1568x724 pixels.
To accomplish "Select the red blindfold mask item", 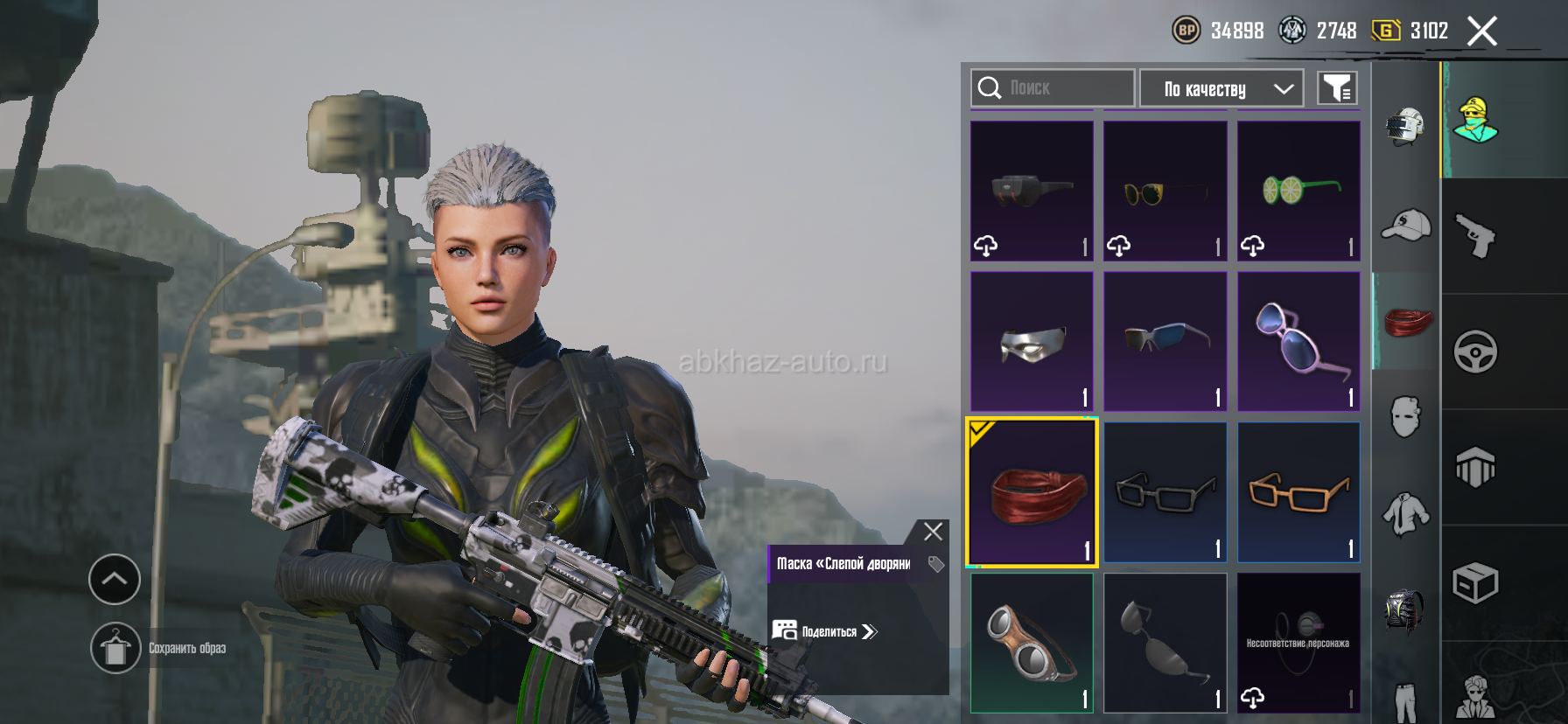I will coord(1032,492).
